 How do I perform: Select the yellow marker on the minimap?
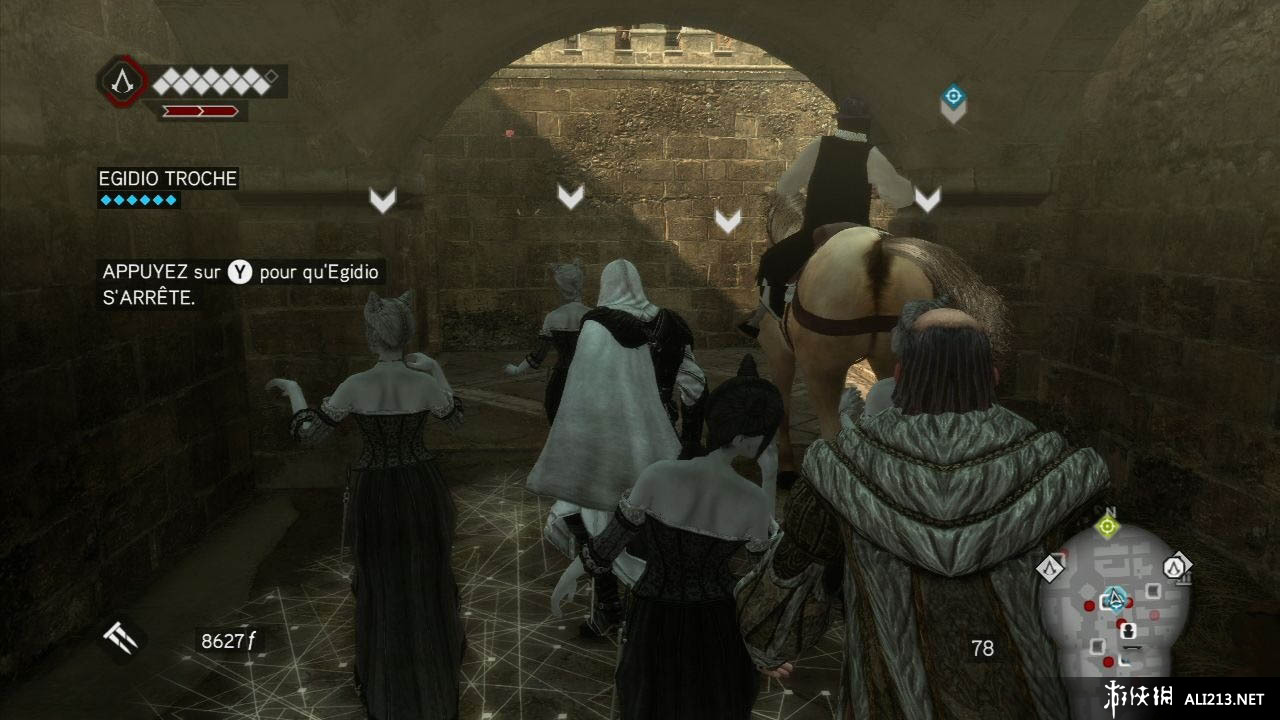point(1106,526)
